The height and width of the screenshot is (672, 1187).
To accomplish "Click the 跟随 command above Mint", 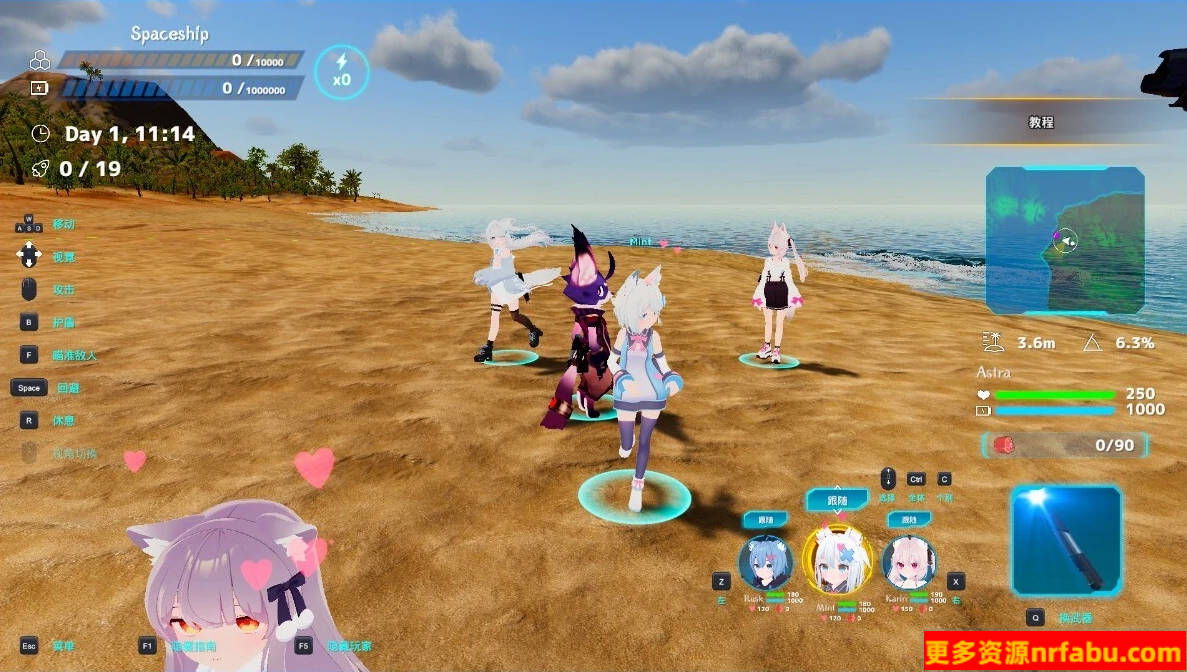I will coord(837,499).
